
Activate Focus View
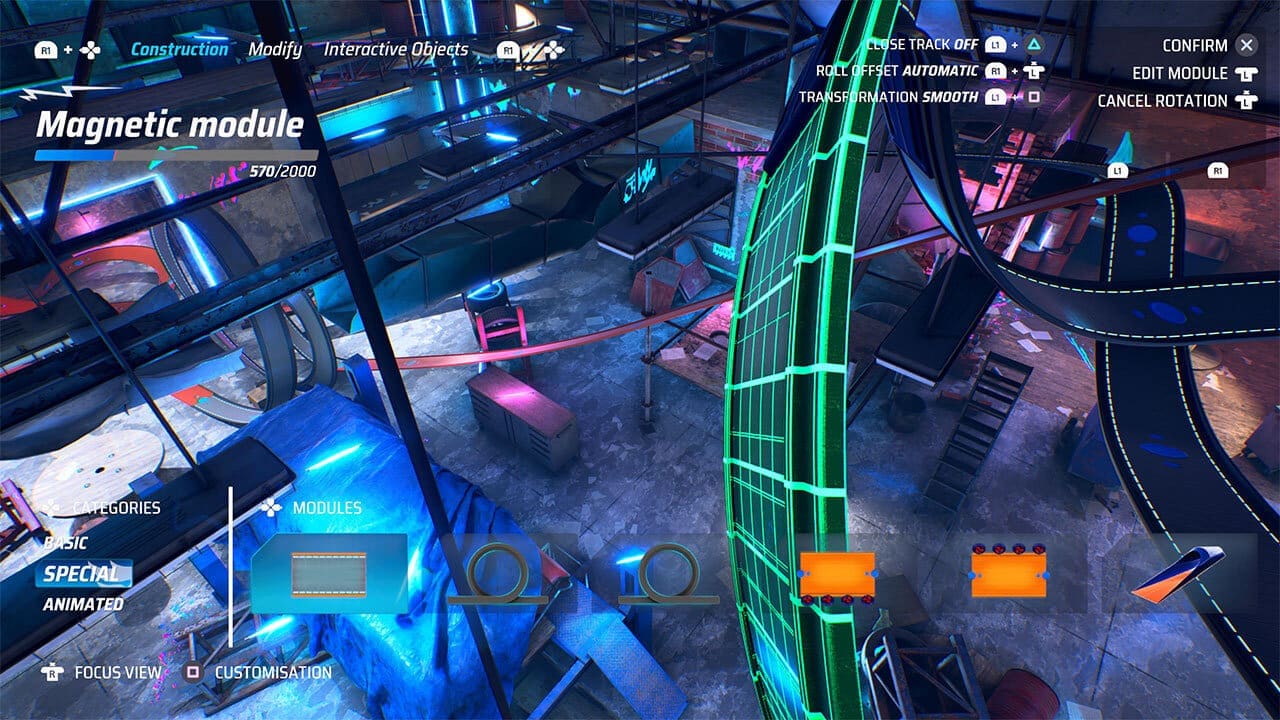click(117, 672)
